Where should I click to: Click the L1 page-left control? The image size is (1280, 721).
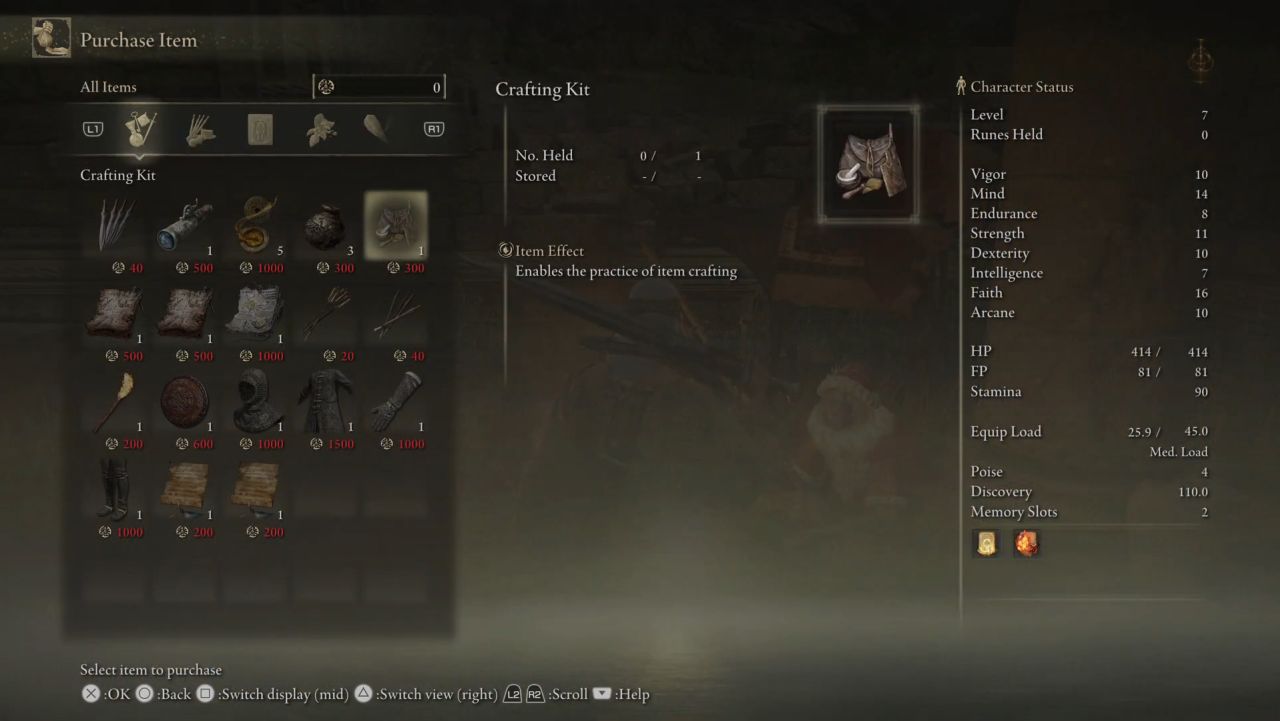[x=91, y=128]
